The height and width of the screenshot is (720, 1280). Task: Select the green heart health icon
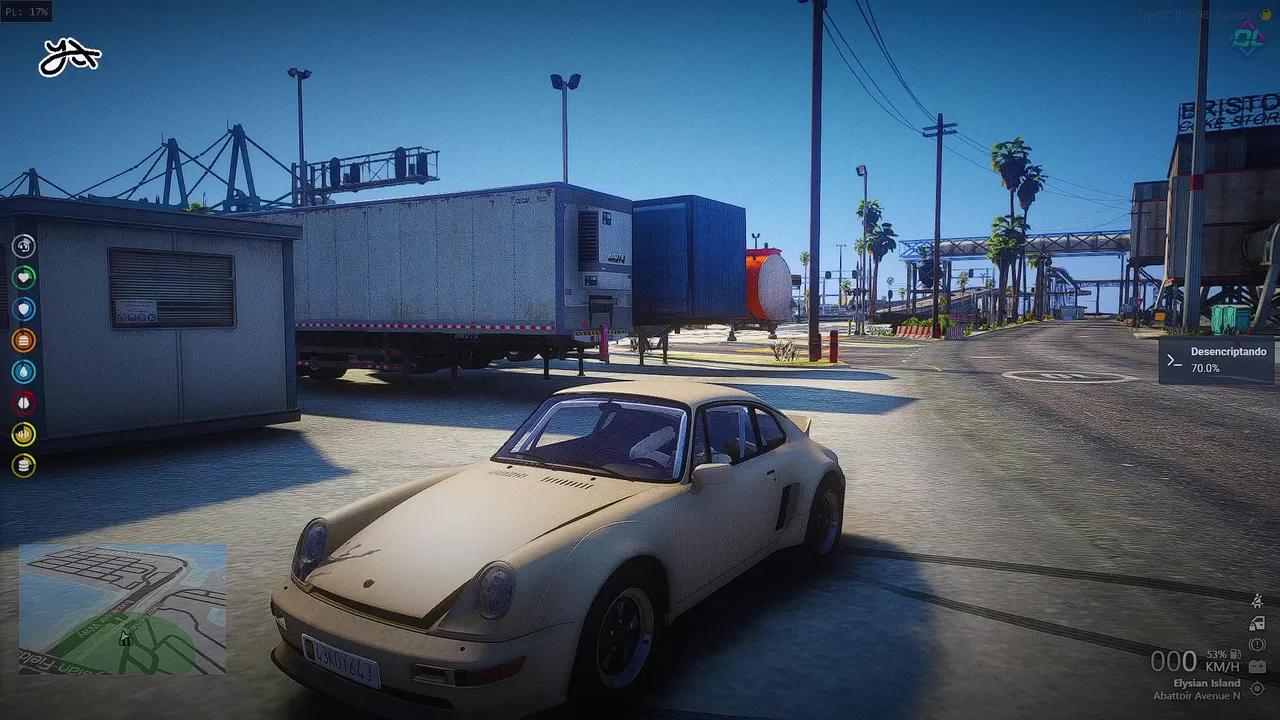tap(23, 277)
